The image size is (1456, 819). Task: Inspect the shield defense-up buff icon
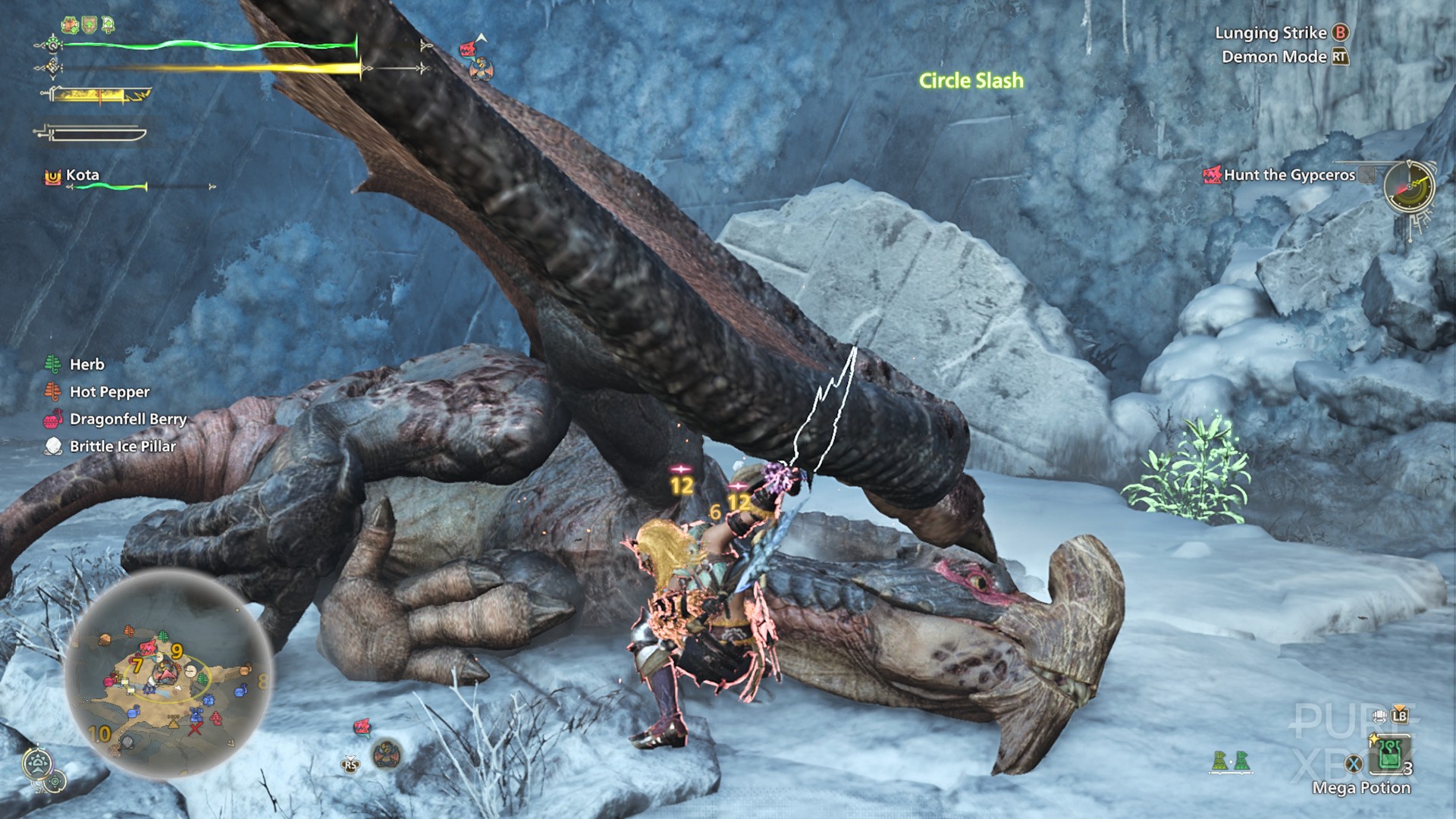click(x=89, y=25)
